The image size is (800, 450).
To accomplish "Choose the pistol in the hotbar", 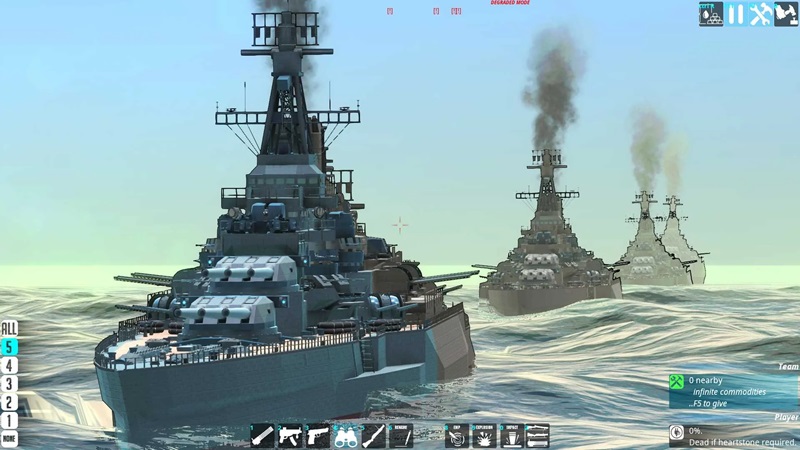I will click(318, 435).
